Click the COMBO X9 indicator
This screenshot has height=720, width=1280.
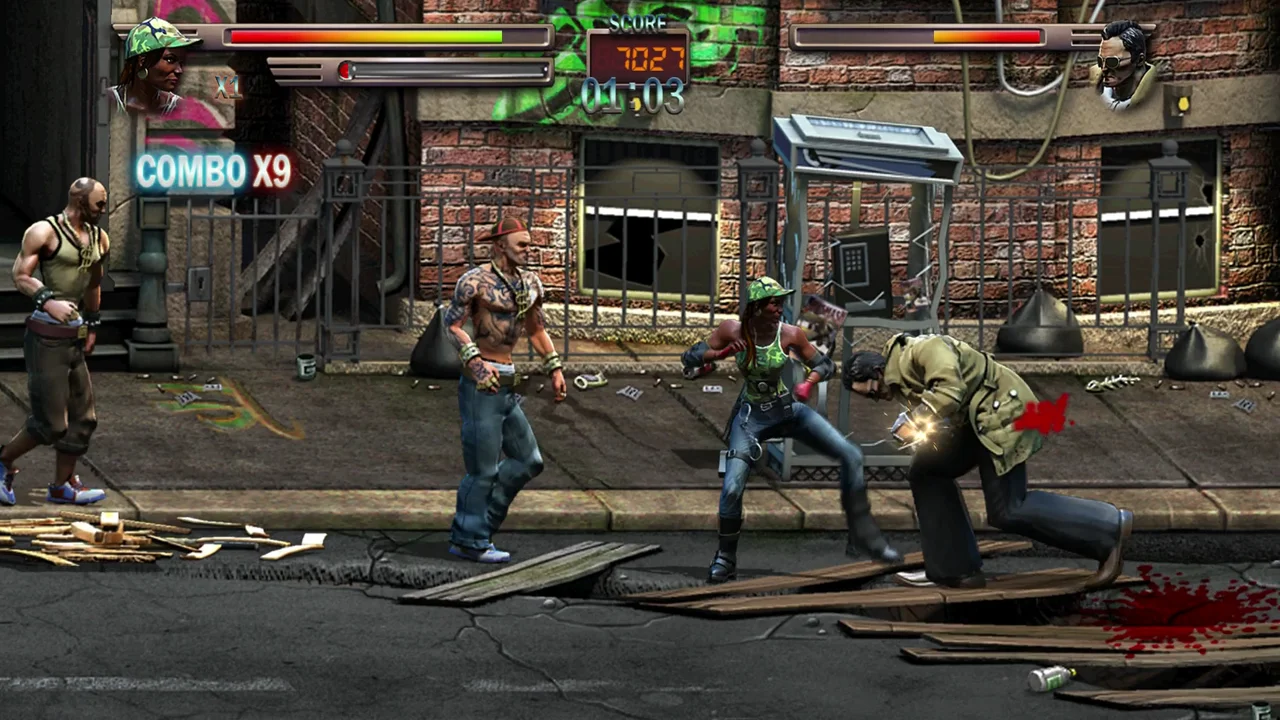coord(210,171)
